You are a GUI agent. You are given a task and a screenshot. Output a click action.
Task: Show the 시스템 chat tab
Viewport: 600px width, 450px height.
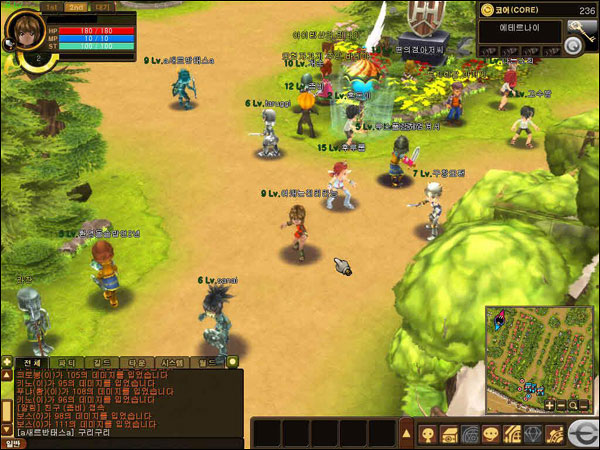tap(173, 362)
